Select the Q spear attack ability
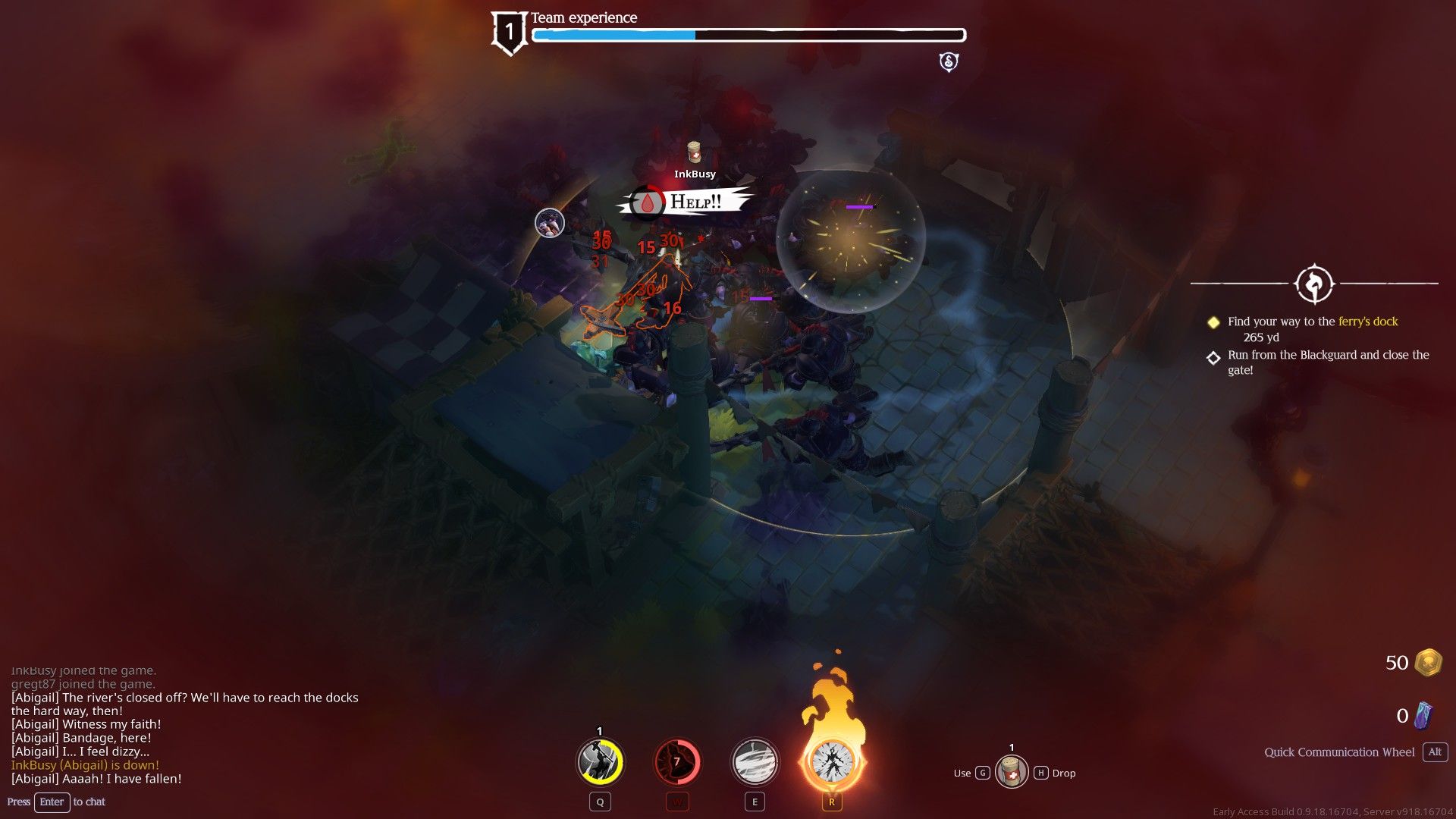This screenshot has height=819, width=1456. (599, 761)
